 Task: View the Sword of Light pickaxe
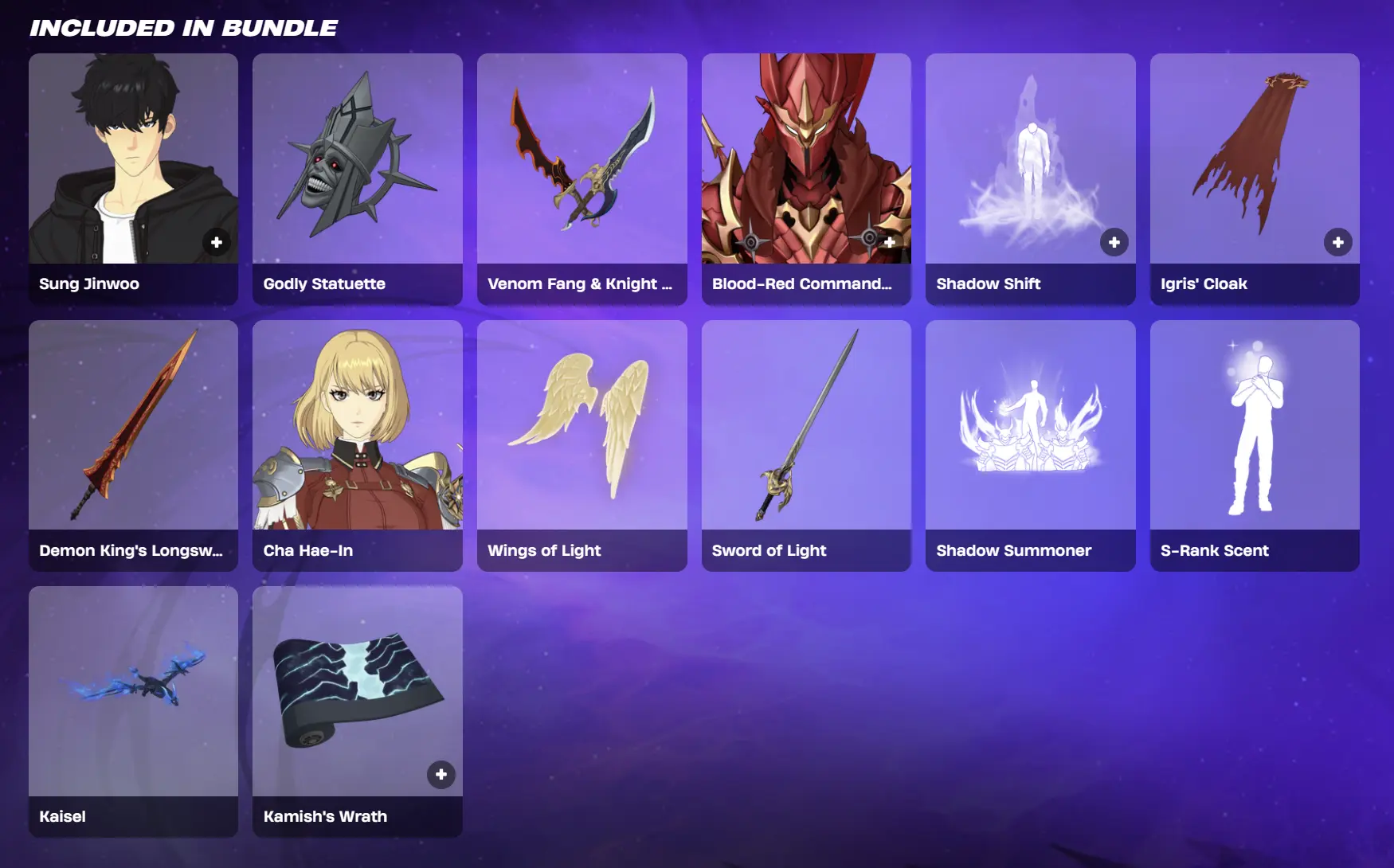805,426
